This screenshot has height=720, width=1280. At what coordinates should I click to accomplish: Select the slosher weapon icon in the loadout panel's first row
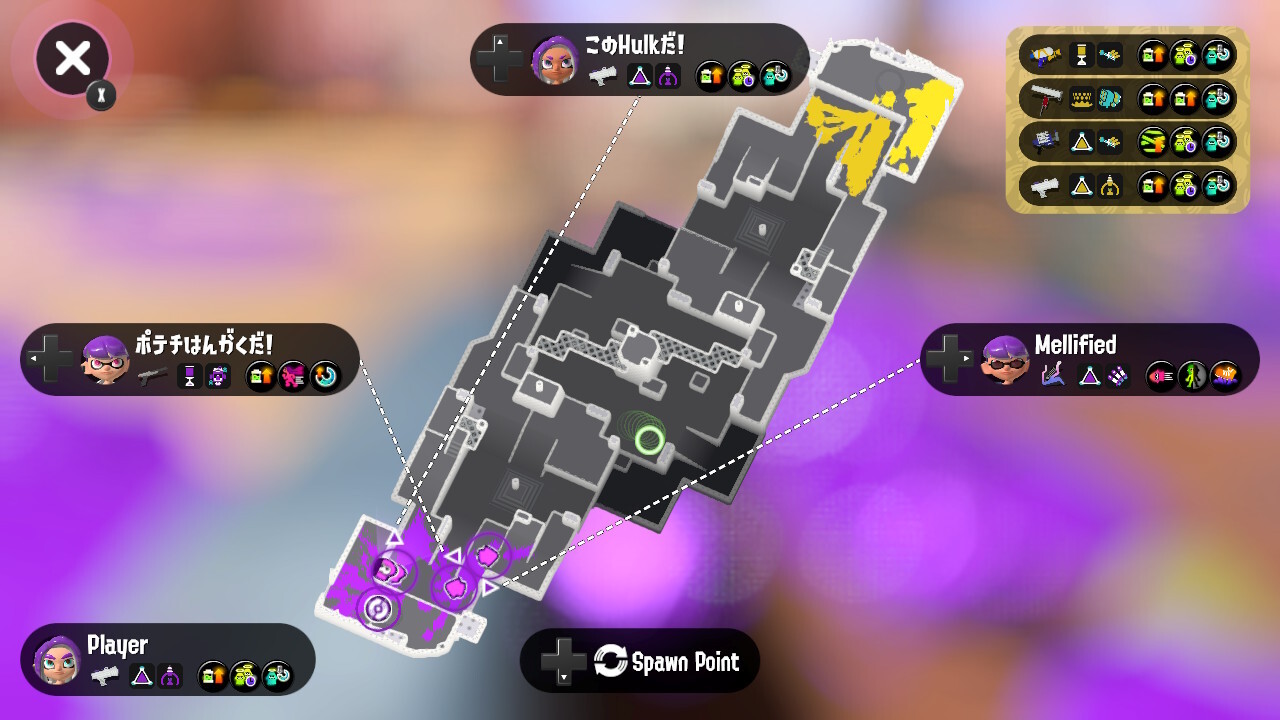tap(1043, 55)
